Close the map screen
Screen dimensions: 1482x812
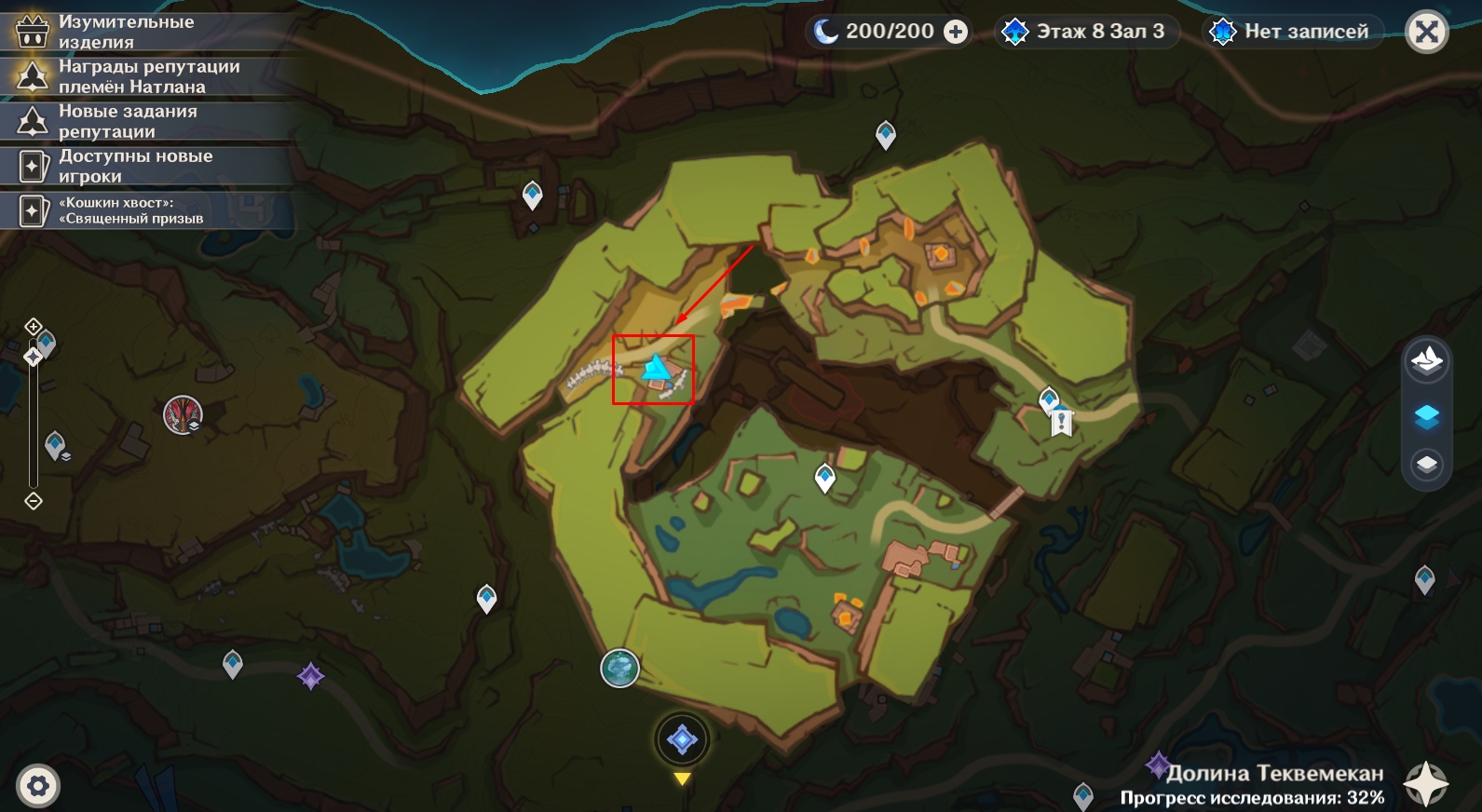tap(1426, 33)
